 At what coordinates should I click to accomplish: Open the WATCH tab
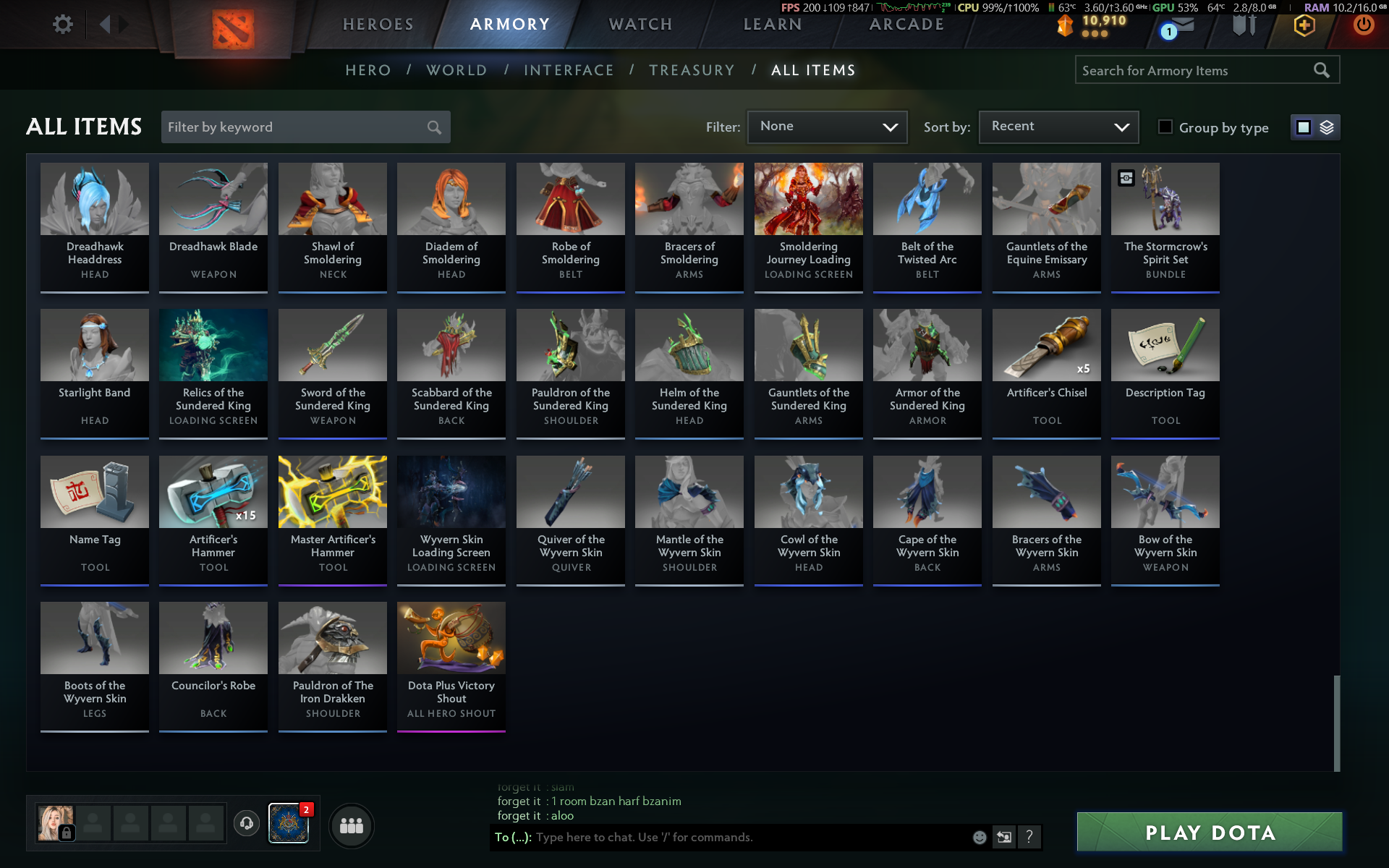pyautogui.click(x=640, y=25)
